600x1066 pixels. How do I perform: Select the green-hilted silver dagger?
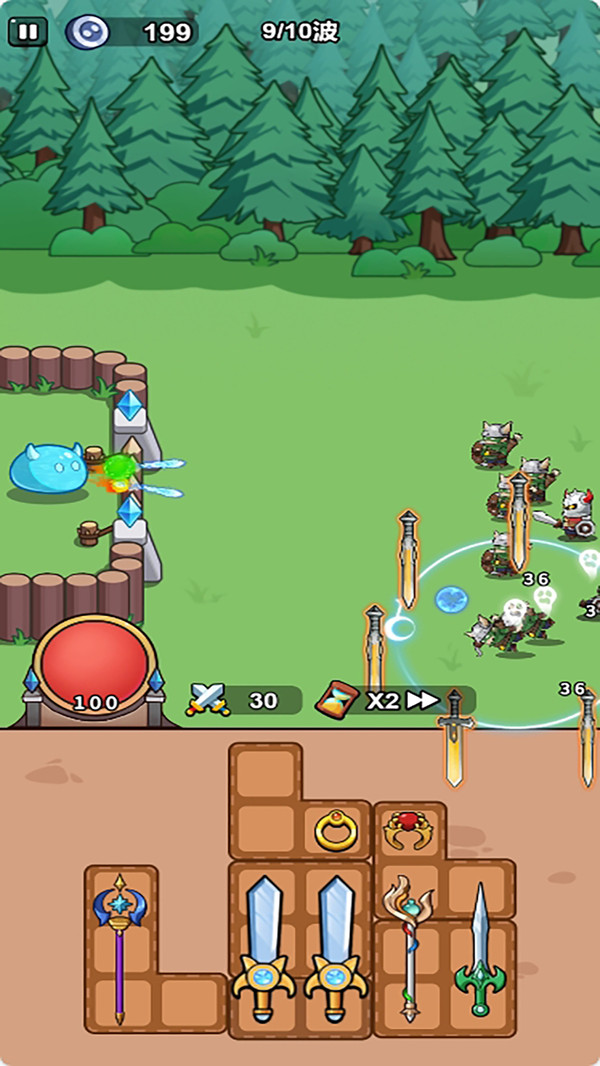point(480,950)
